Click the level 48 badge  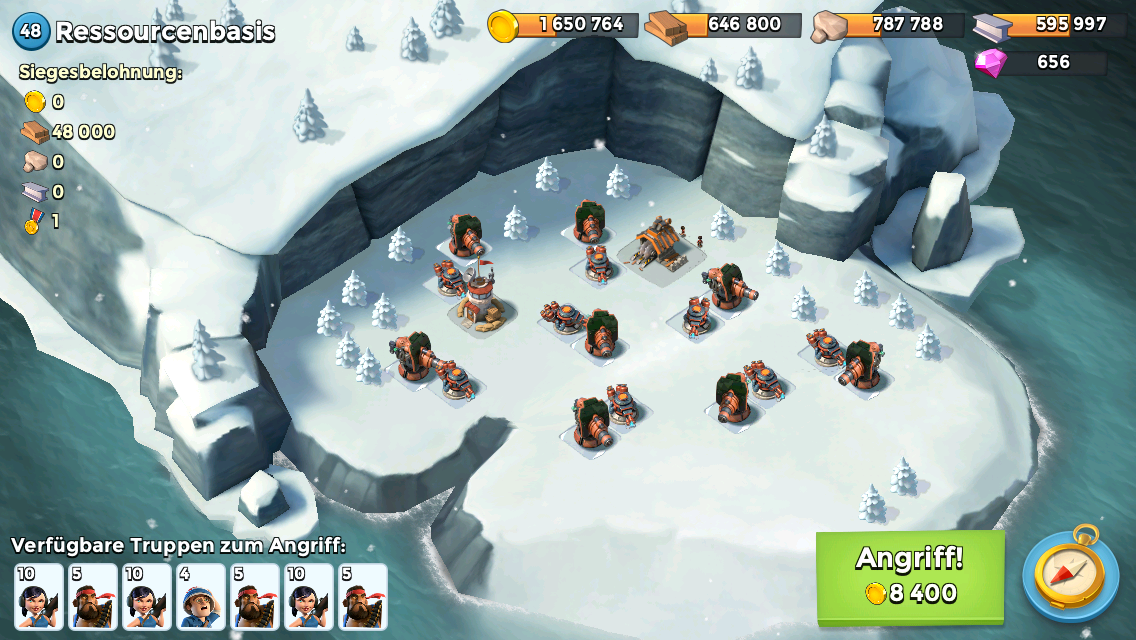pyautogui.click(x=31, y=31)
